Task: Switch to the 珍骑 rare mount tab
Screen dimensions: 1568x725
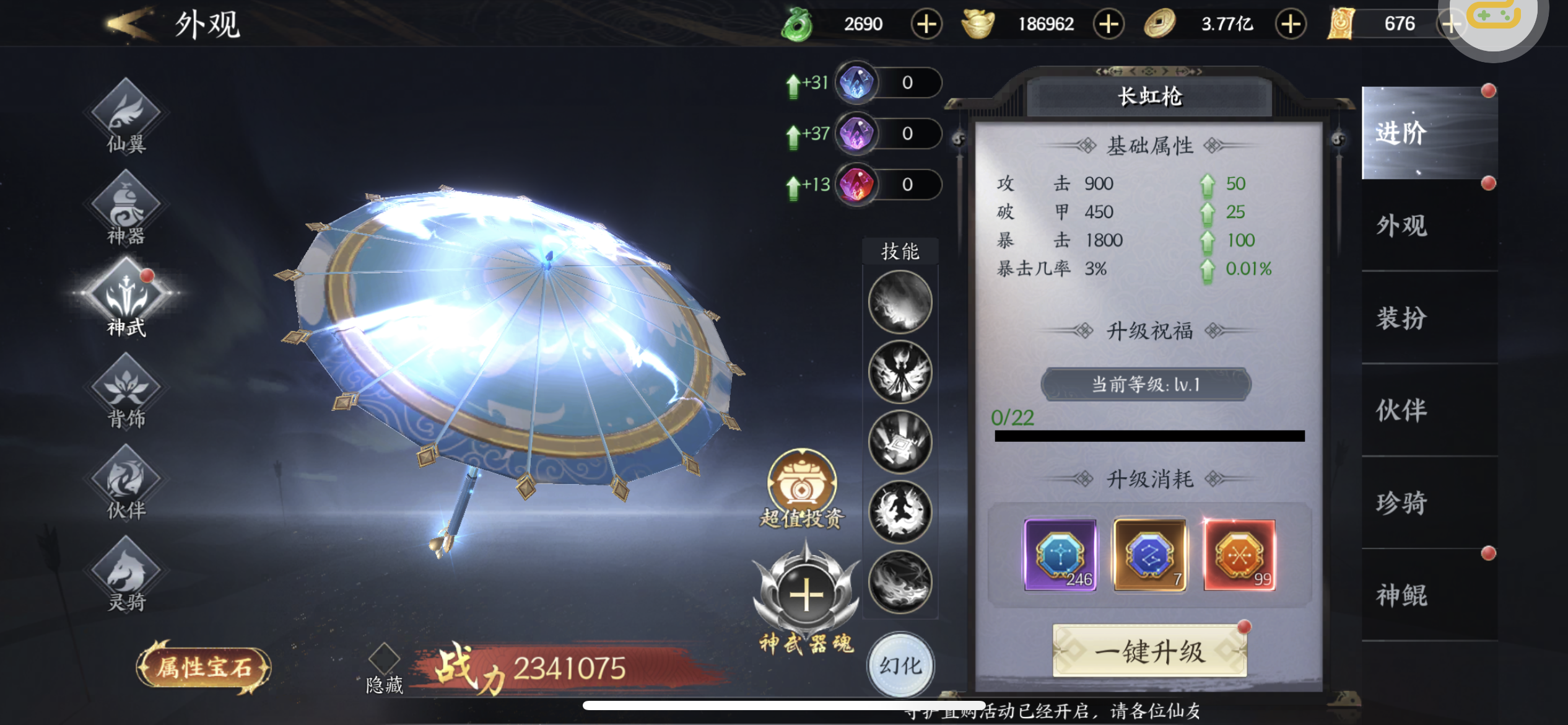Action: click(1429, 503)
